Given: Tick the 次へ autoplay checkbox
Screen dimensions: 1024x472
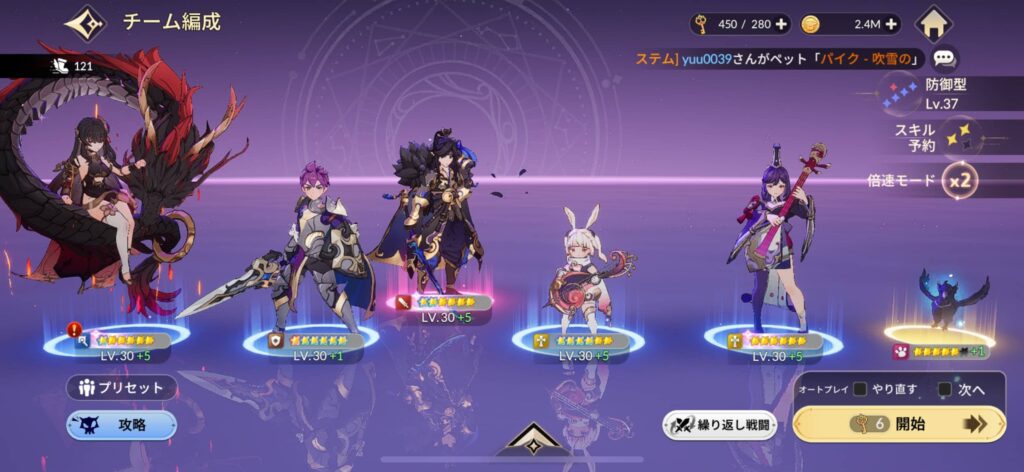Looking at the screenshot, I should pyautogui.click(x=944, y=389).
